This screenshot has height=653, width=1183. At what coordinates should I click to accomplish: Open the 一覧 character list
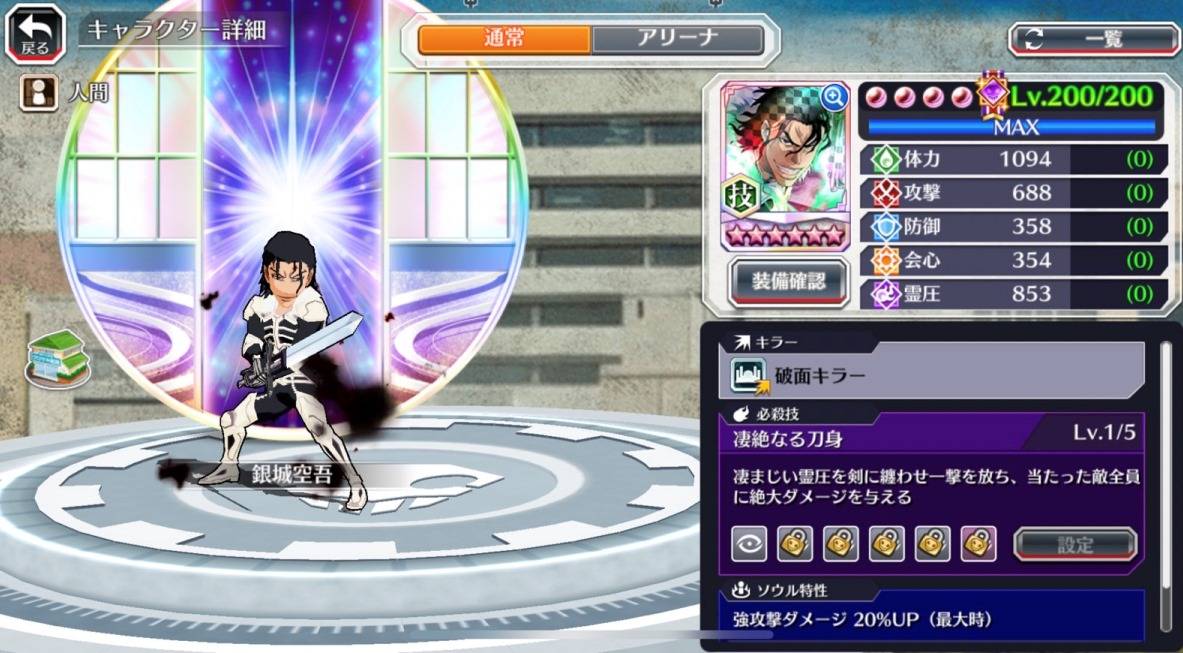pos(1094,39)
